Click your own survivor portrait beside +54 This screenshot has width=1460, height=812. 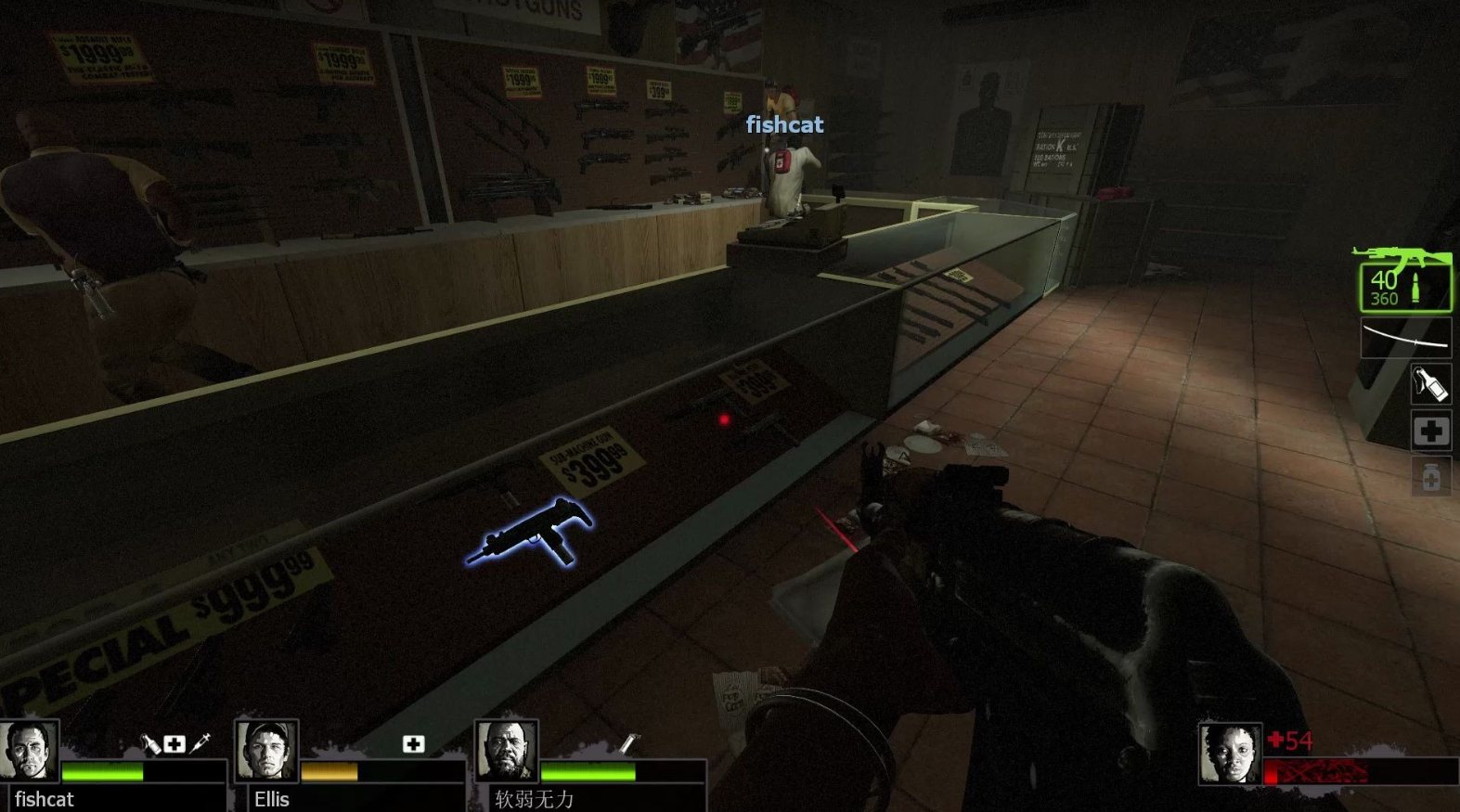[1229, 753]
